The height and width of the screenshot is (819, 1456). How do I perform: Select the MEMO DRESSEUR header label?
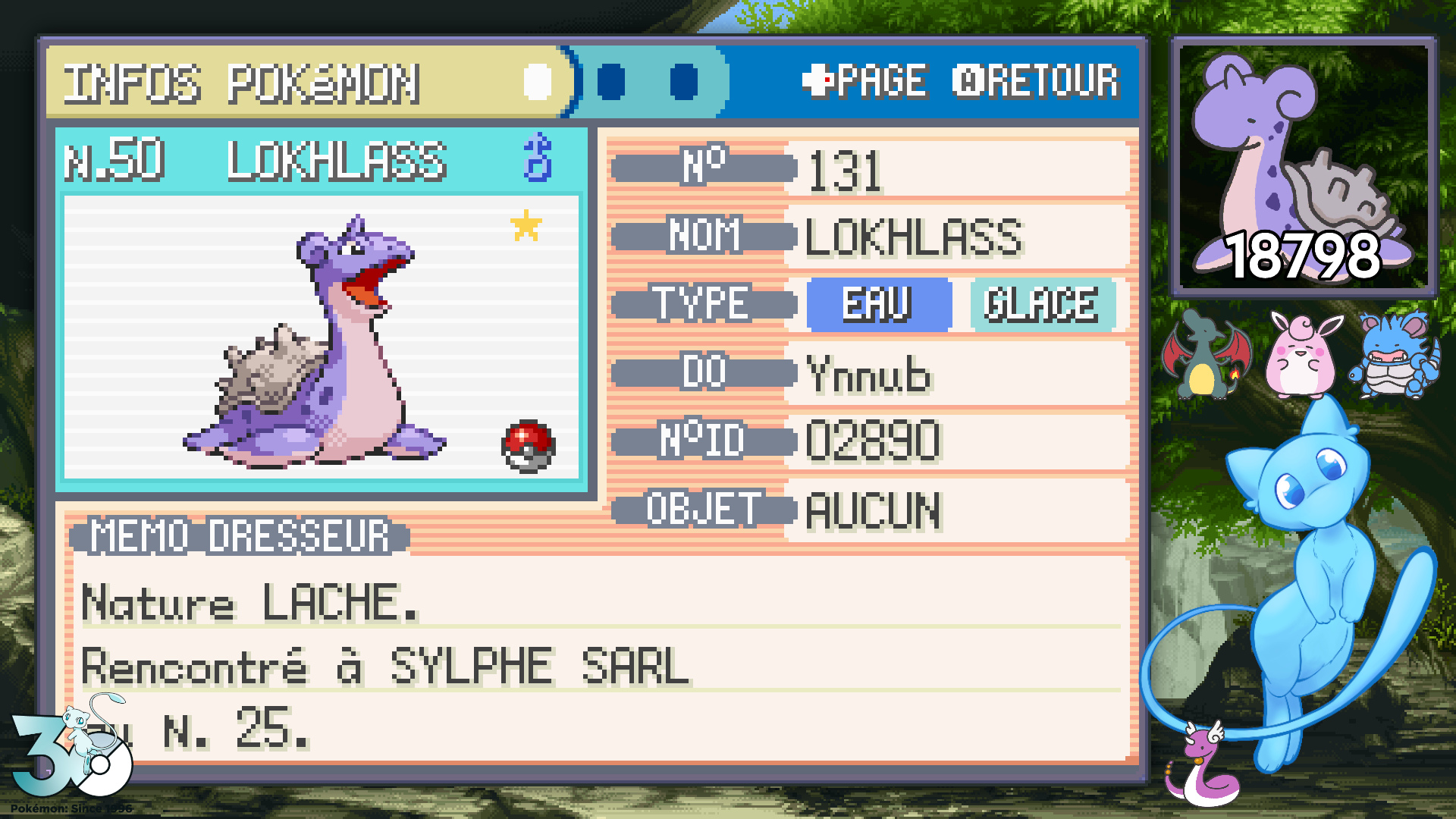pos(240,536)
